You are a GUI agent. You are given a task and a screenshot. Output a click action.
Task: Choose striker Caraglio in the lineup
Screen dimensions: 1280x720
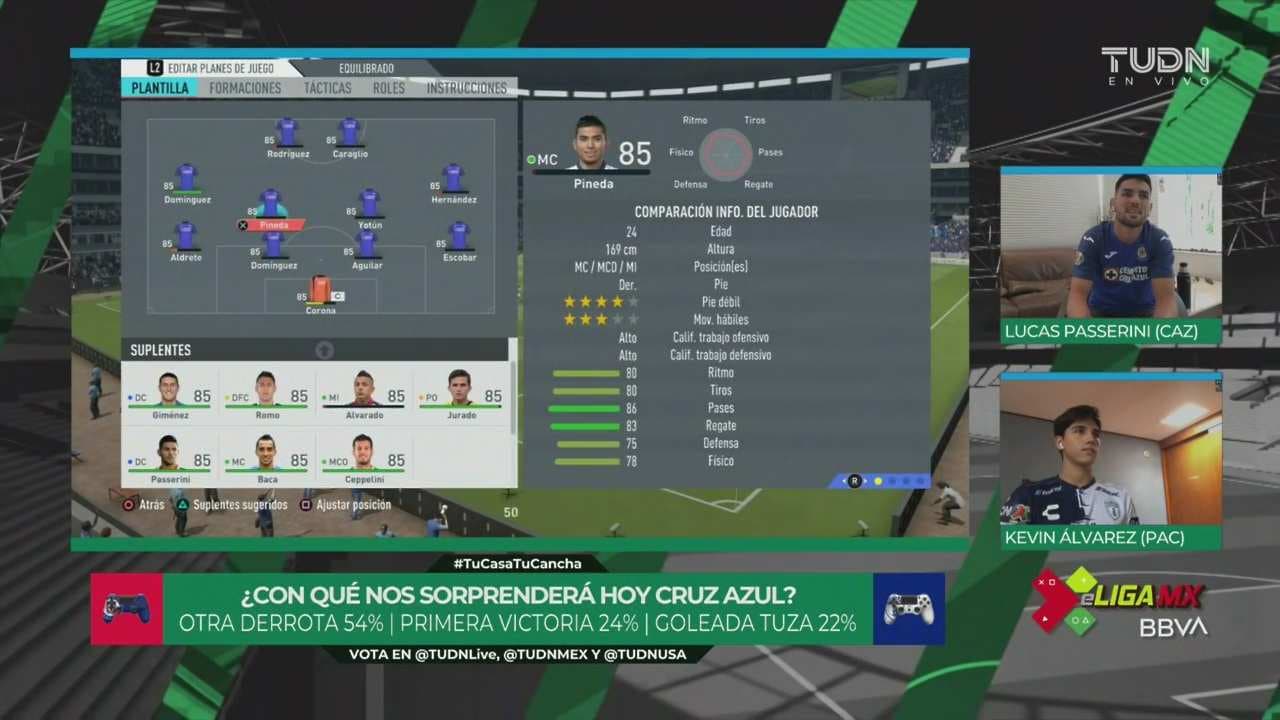point(349,133)
